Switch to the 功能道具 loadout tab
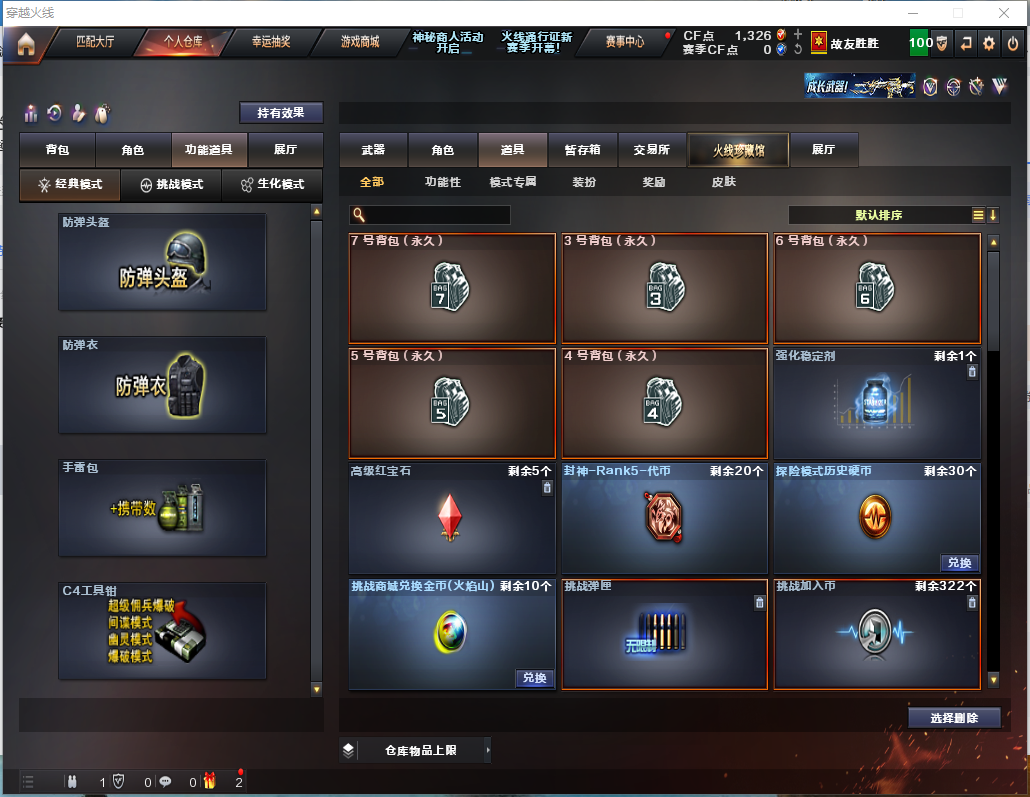Viewport: 1030px width, 797px height. [x=209, y=150]
